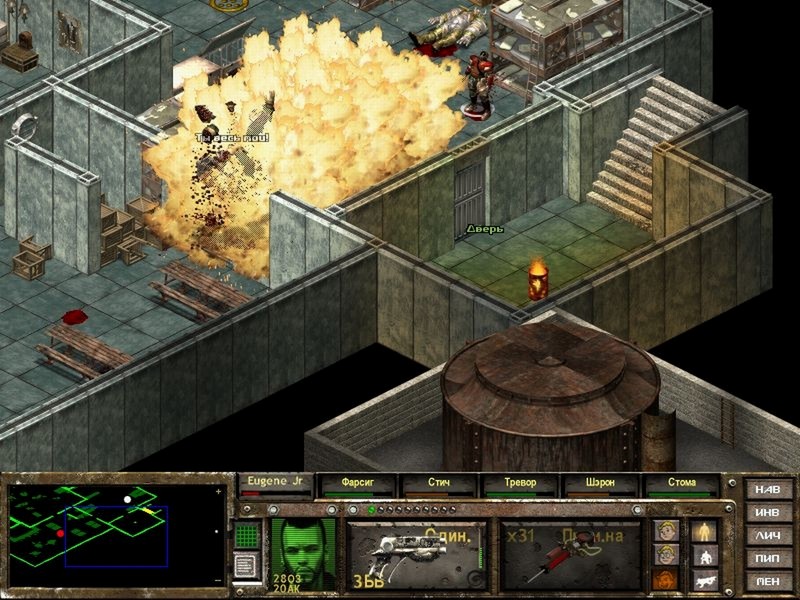The height and width of the screenshot is (600, 800).
Task: Select squad member Стома
Action: [682, 484]
